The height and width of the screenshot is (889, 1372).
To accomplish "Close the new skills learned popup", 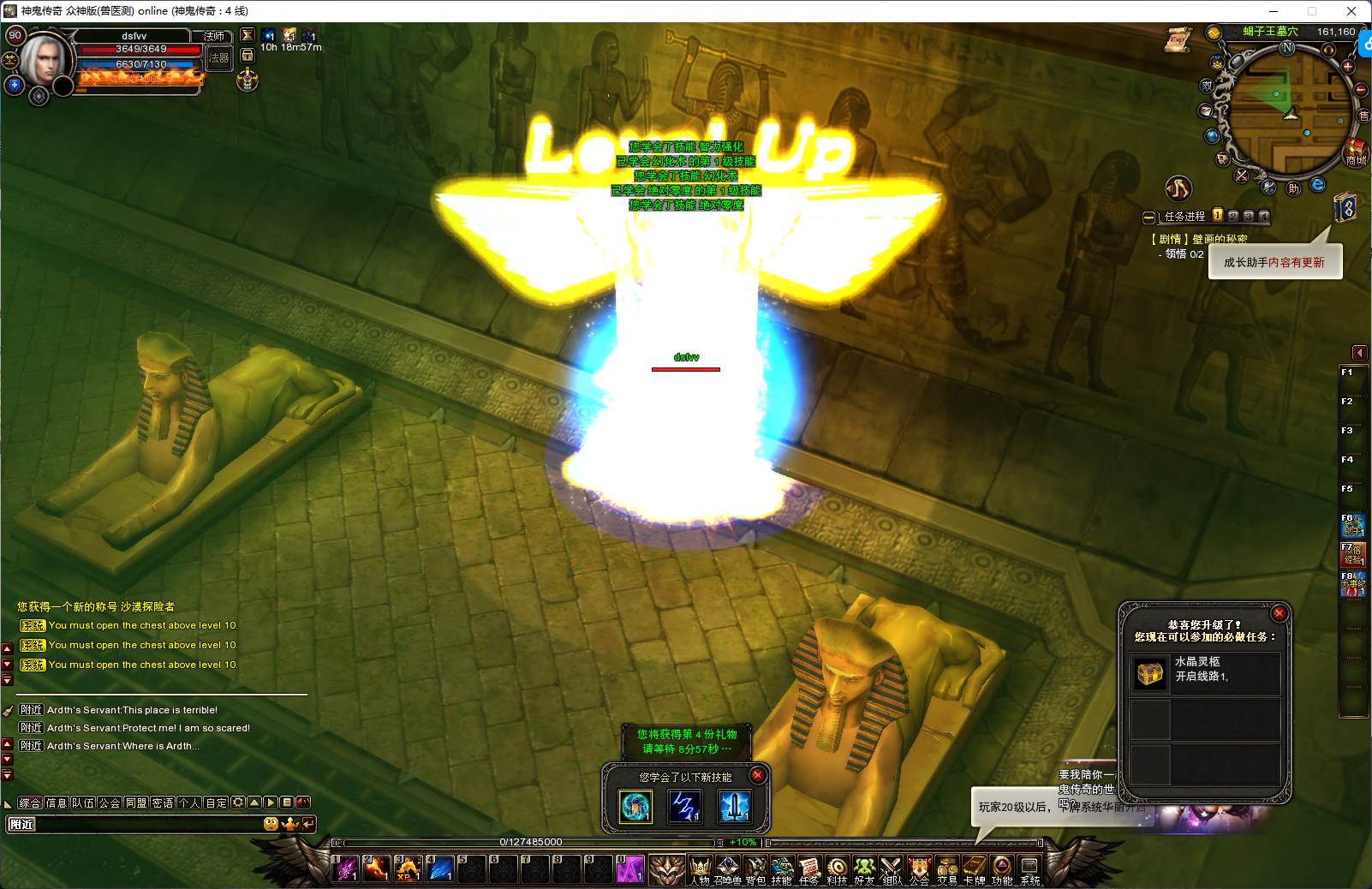I will (x=757, y=775).
